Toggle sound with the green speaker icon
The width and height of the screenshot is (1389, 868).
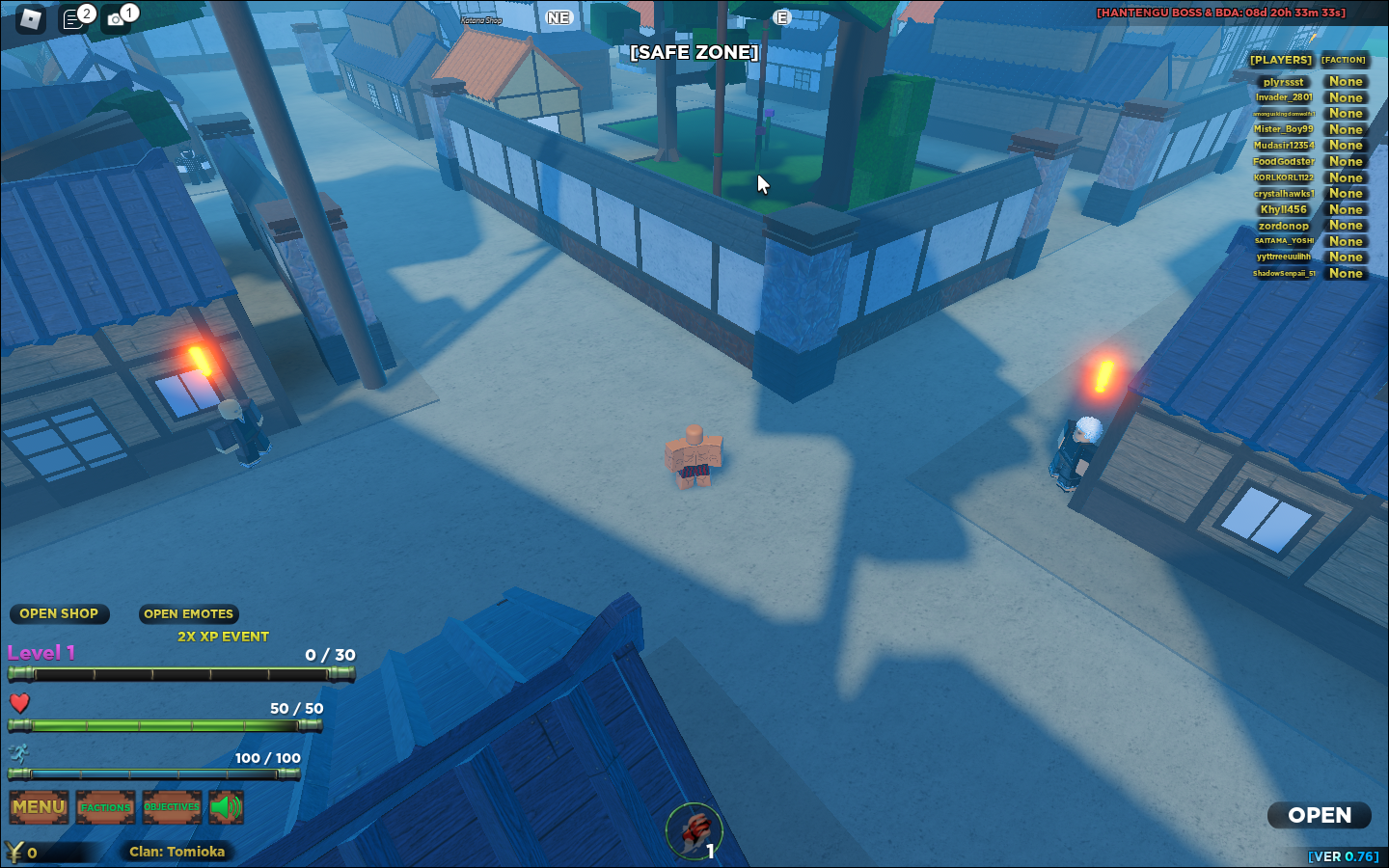(x=226, y=807)
